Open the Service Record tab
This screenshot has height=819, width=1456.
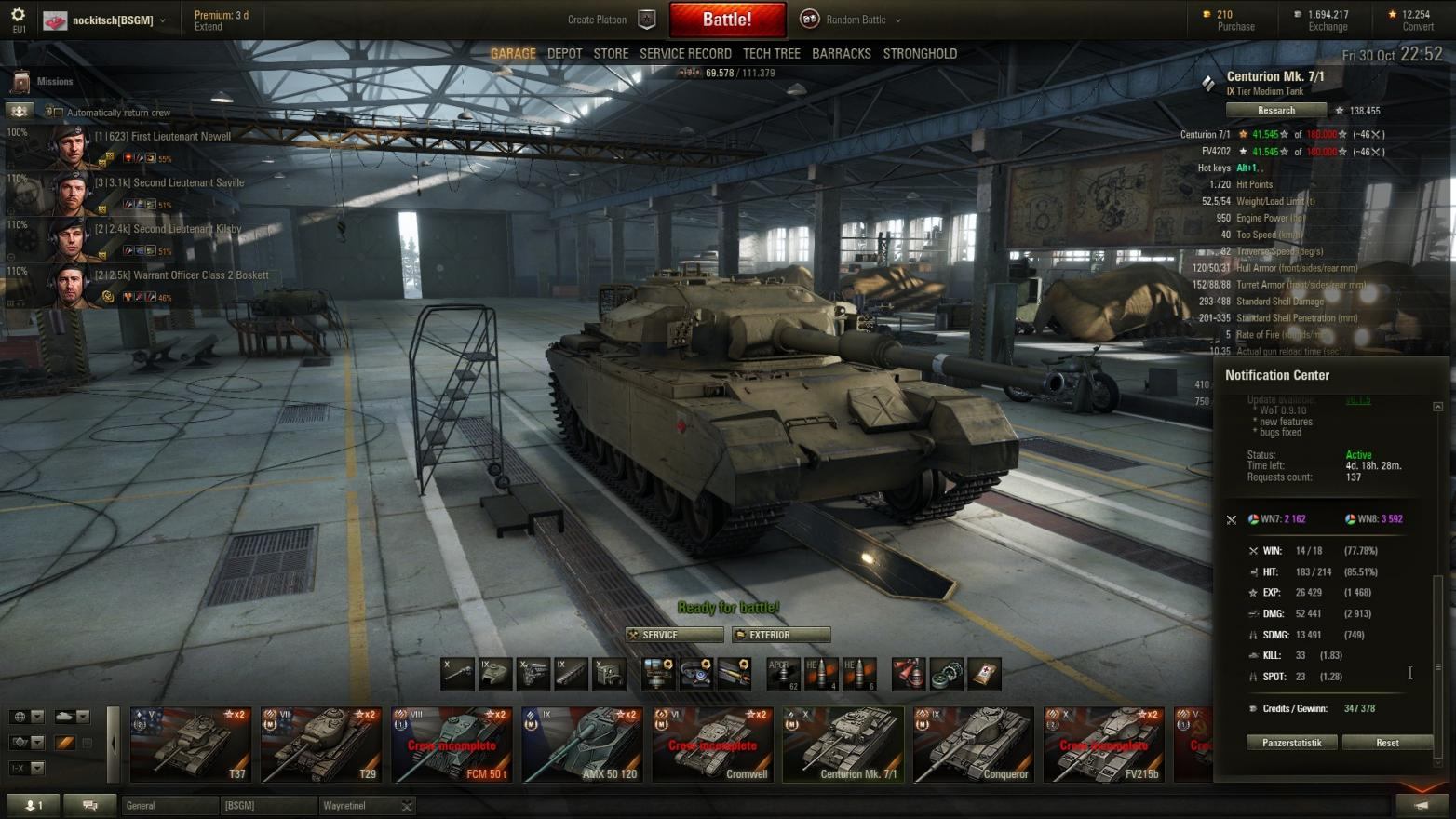(x=685, y=54)
